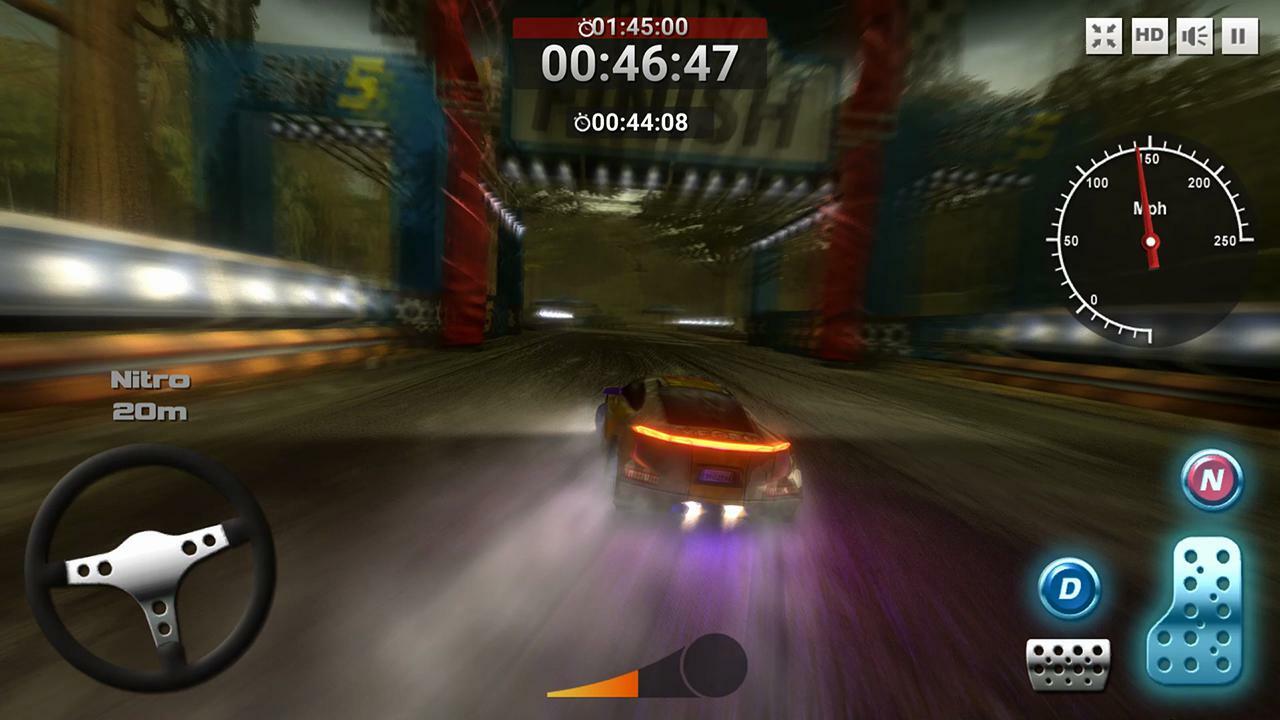
Task: Click the 01:45:00 time limit display
Action: (640, 29)
